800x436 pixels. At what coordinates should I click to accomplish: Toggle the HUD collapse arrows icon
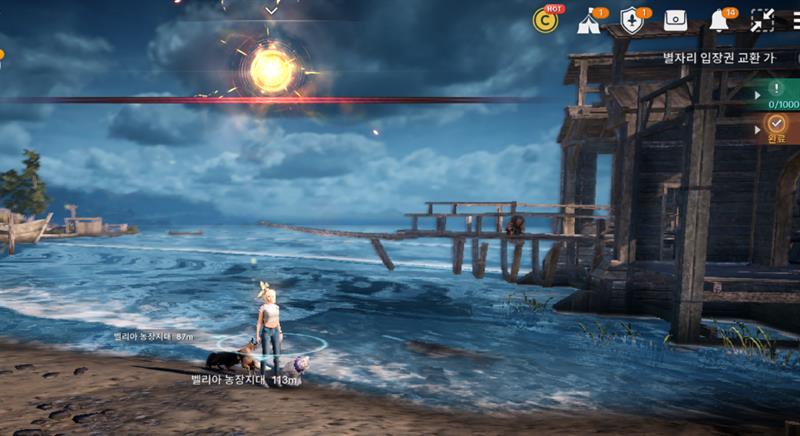(762, 20)
